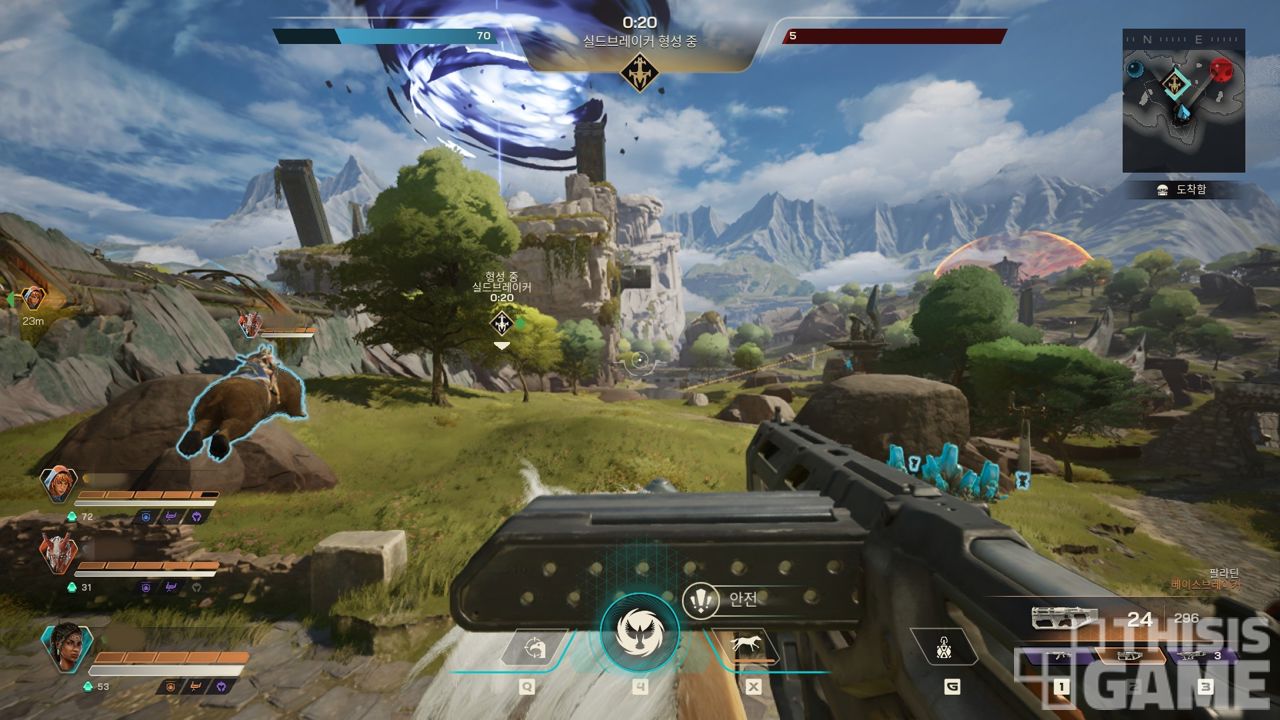Activate the winged bird ultimate ability
This screenshot has width=1280, height=720.
[x=639, y=632]
